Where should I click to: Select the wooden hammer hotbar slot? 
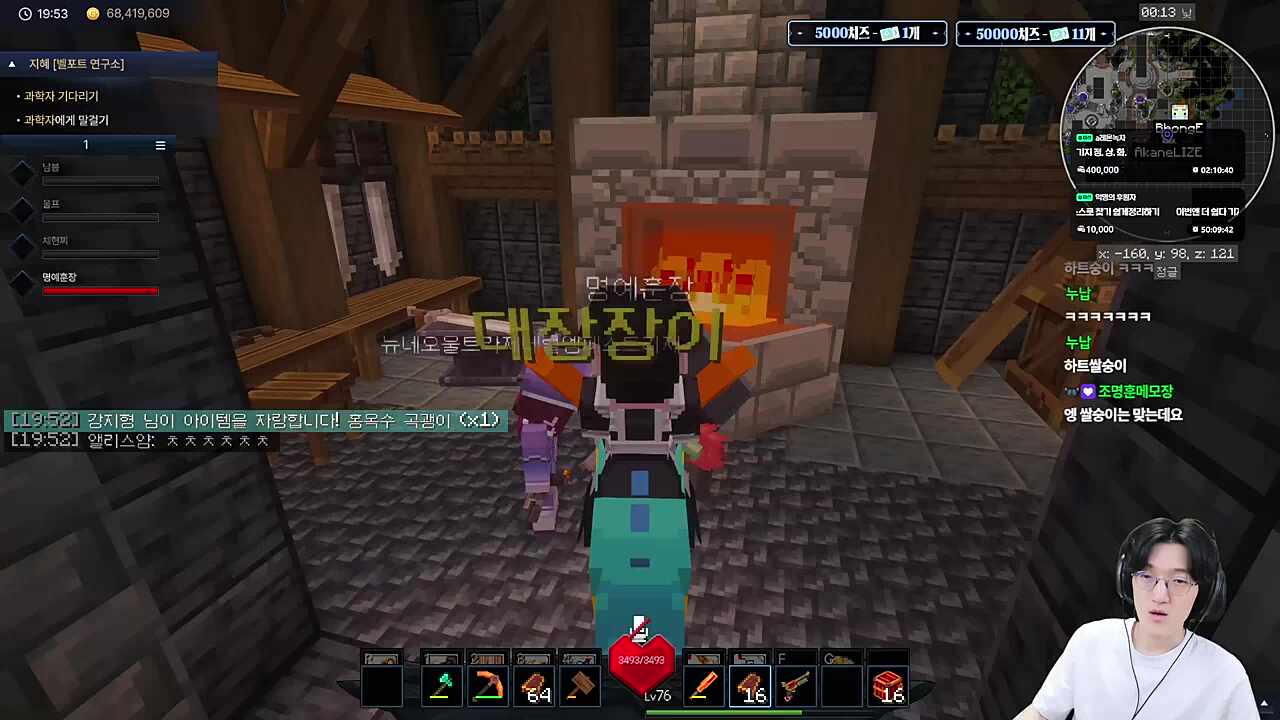[x=580, y=687]
